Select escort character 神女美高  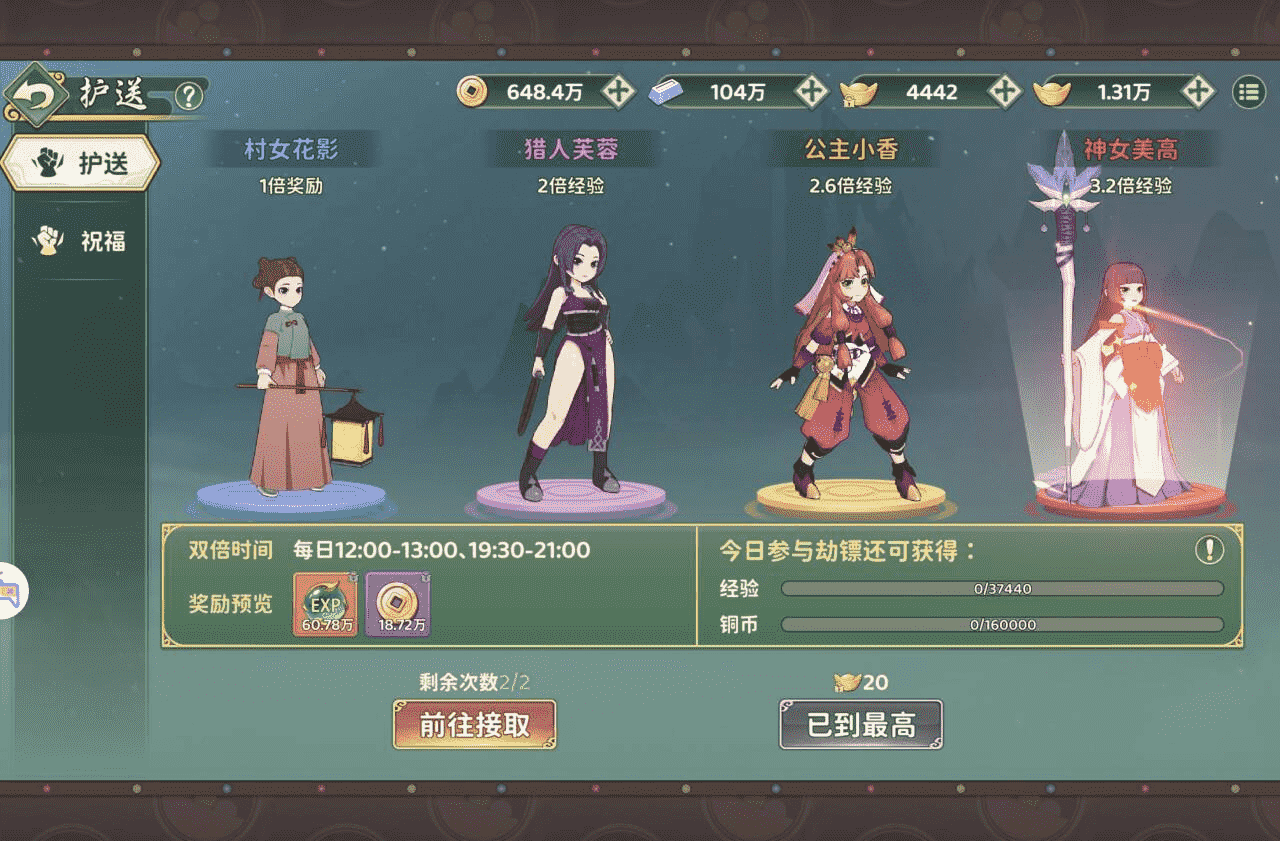coord(1125,370)
